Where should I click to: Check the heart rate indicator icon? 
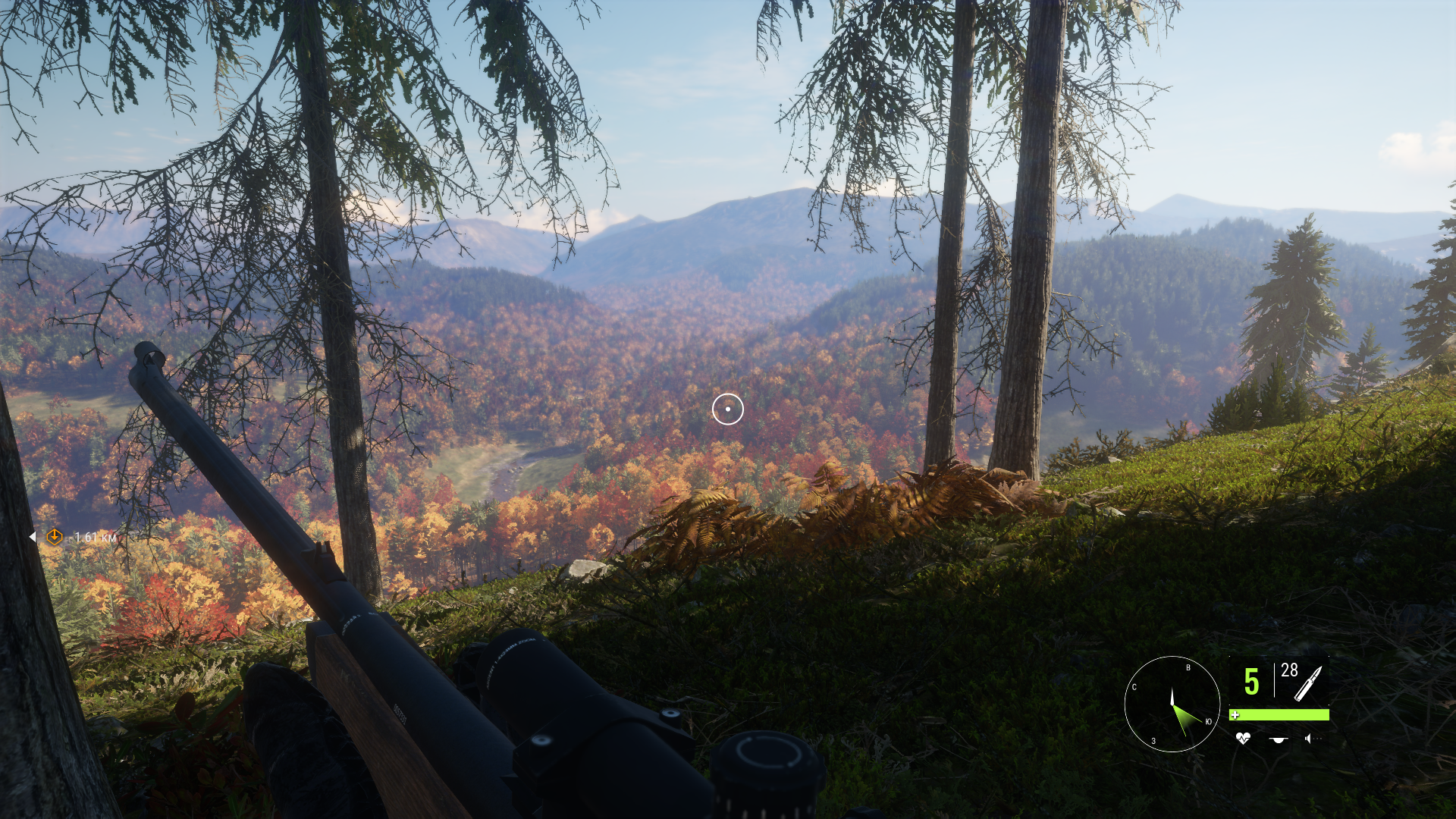[1243, 738]
